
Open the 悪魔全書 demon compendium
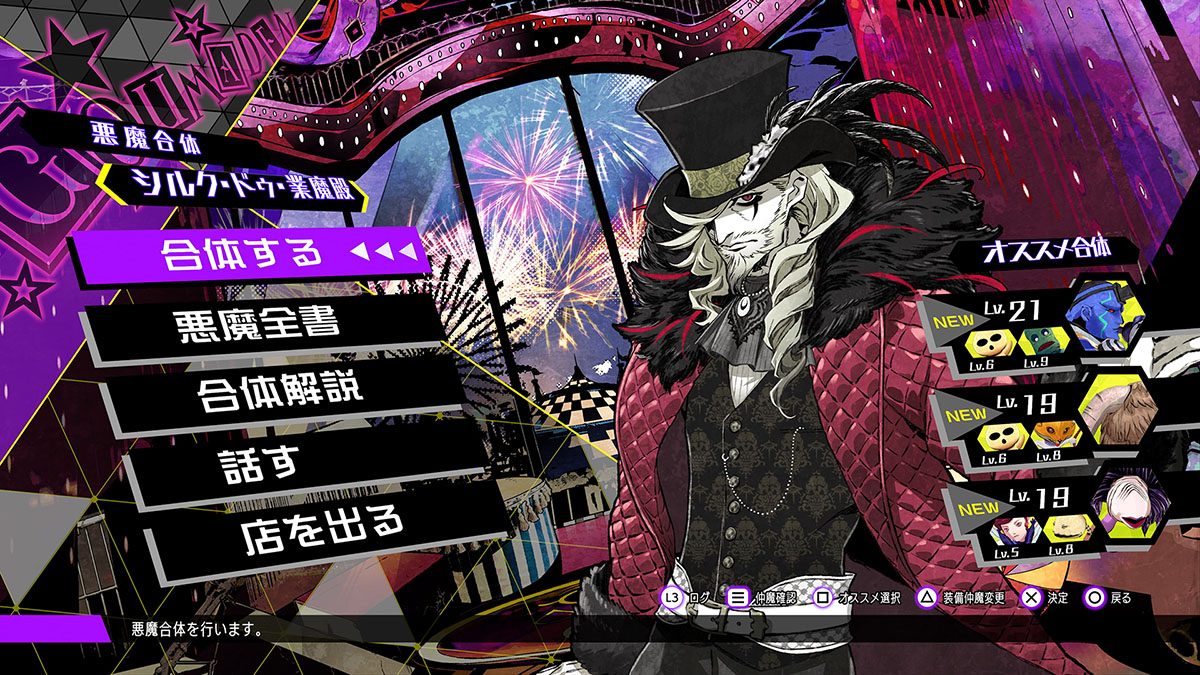point(260,325)
